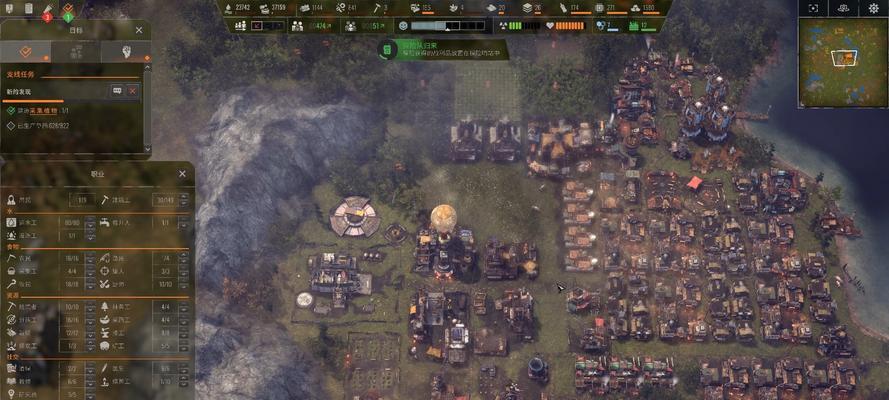Open the speech-bubble button beside the quest

tap(117, 91)
